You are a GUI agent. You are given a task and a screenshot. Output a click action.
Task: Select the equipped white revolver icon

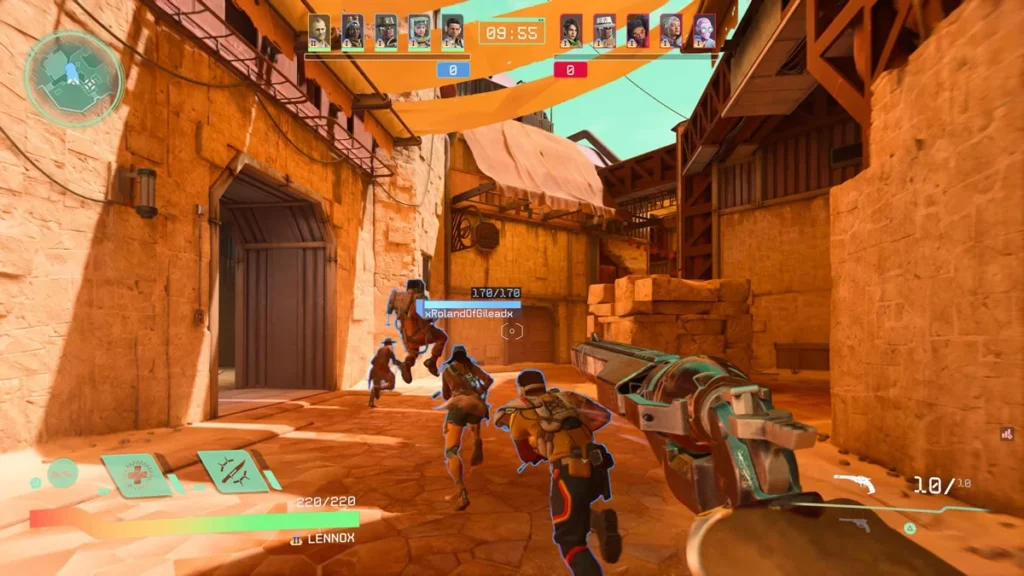[855, 484]
